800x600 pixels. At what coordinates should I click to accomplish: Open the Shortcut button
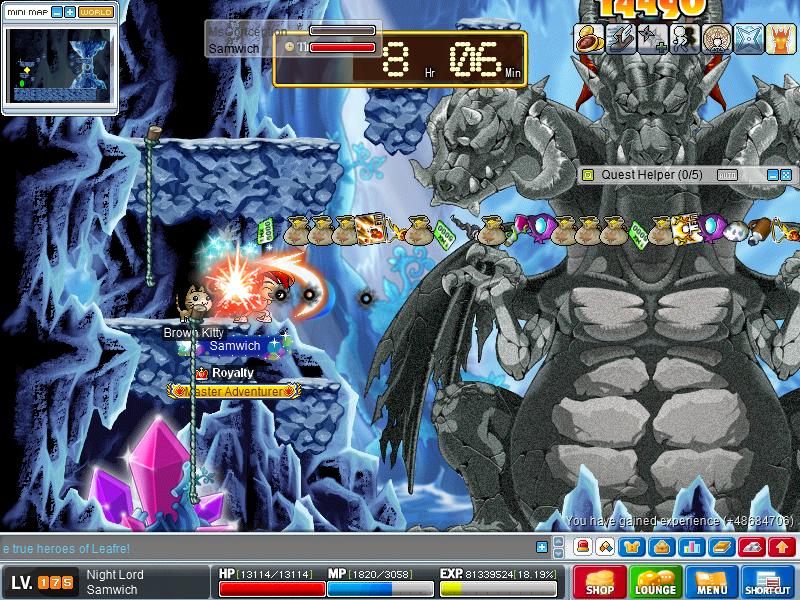pyautogui.click(x=768, y=582)
